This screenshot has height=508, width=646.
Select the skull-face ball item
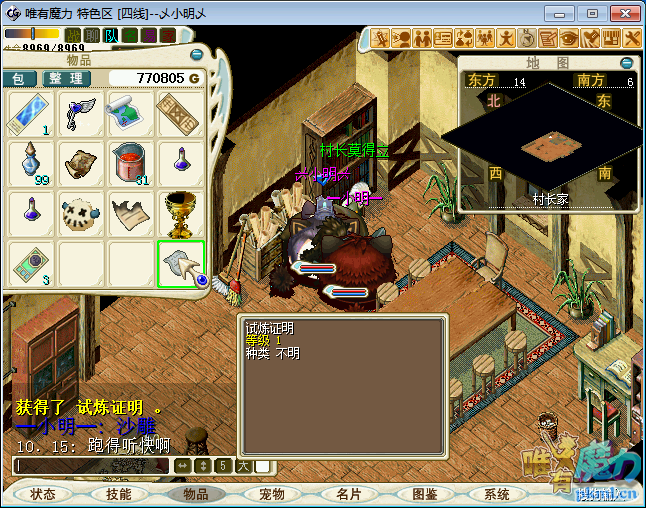81,212
